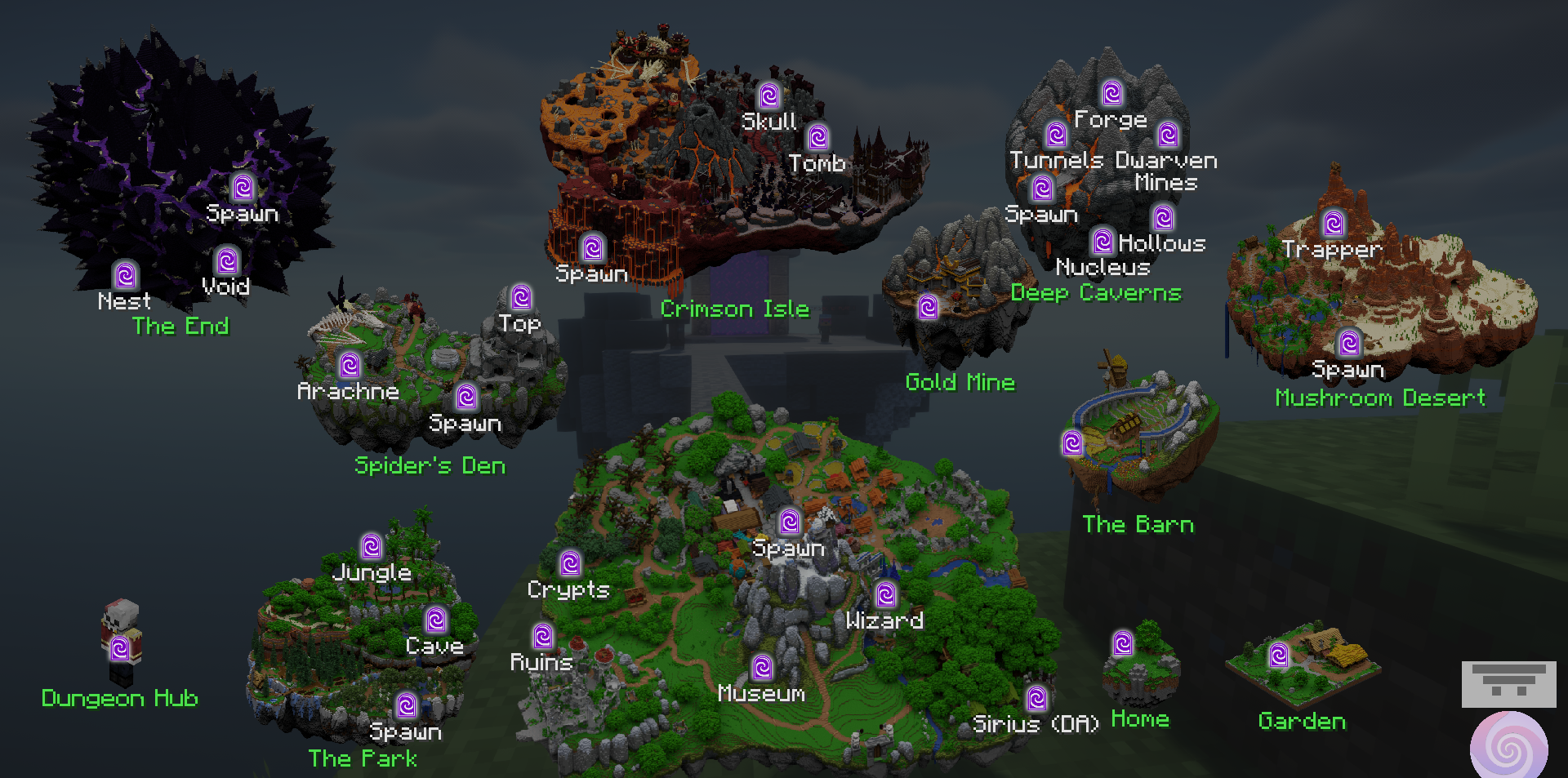Viewport: 1568px width, 778px height.
Task: Teleport to the Garden island
Action: 1279,655
